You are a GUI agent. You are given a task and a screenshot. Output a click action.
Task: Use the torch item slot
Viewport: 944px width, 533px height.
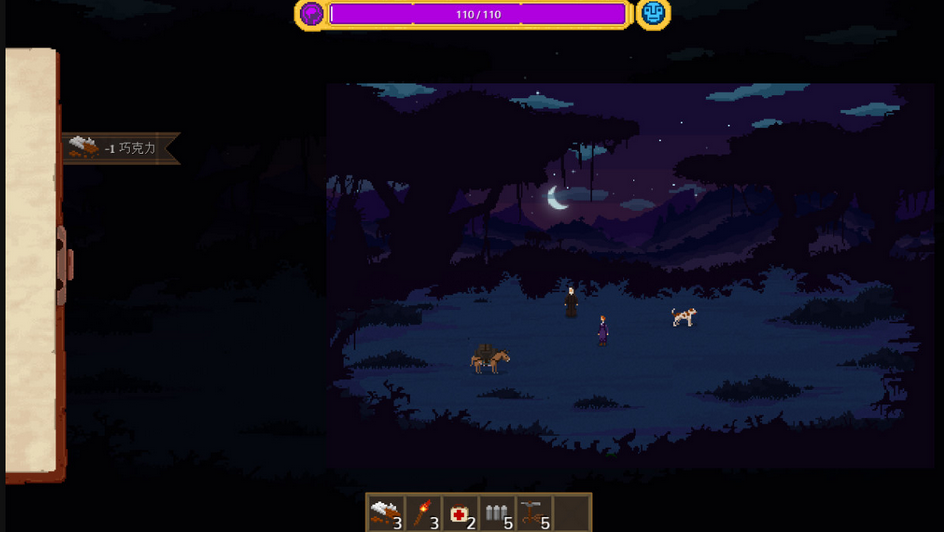423,514
